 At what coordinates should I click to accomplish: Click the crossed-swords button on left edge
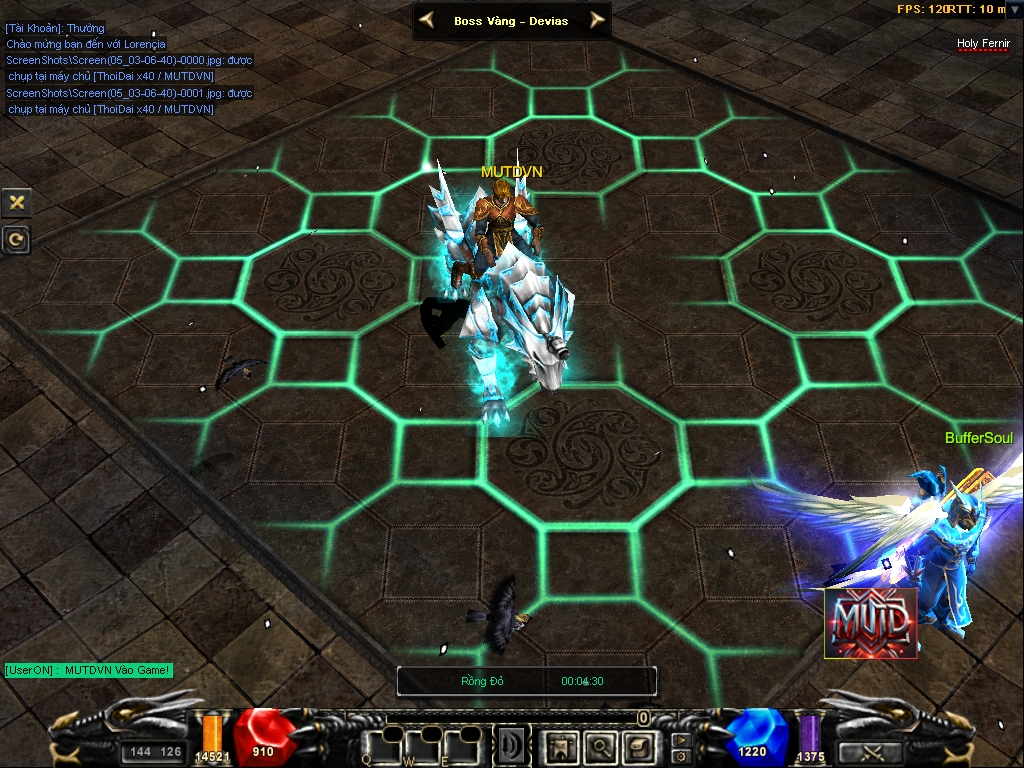16,202
